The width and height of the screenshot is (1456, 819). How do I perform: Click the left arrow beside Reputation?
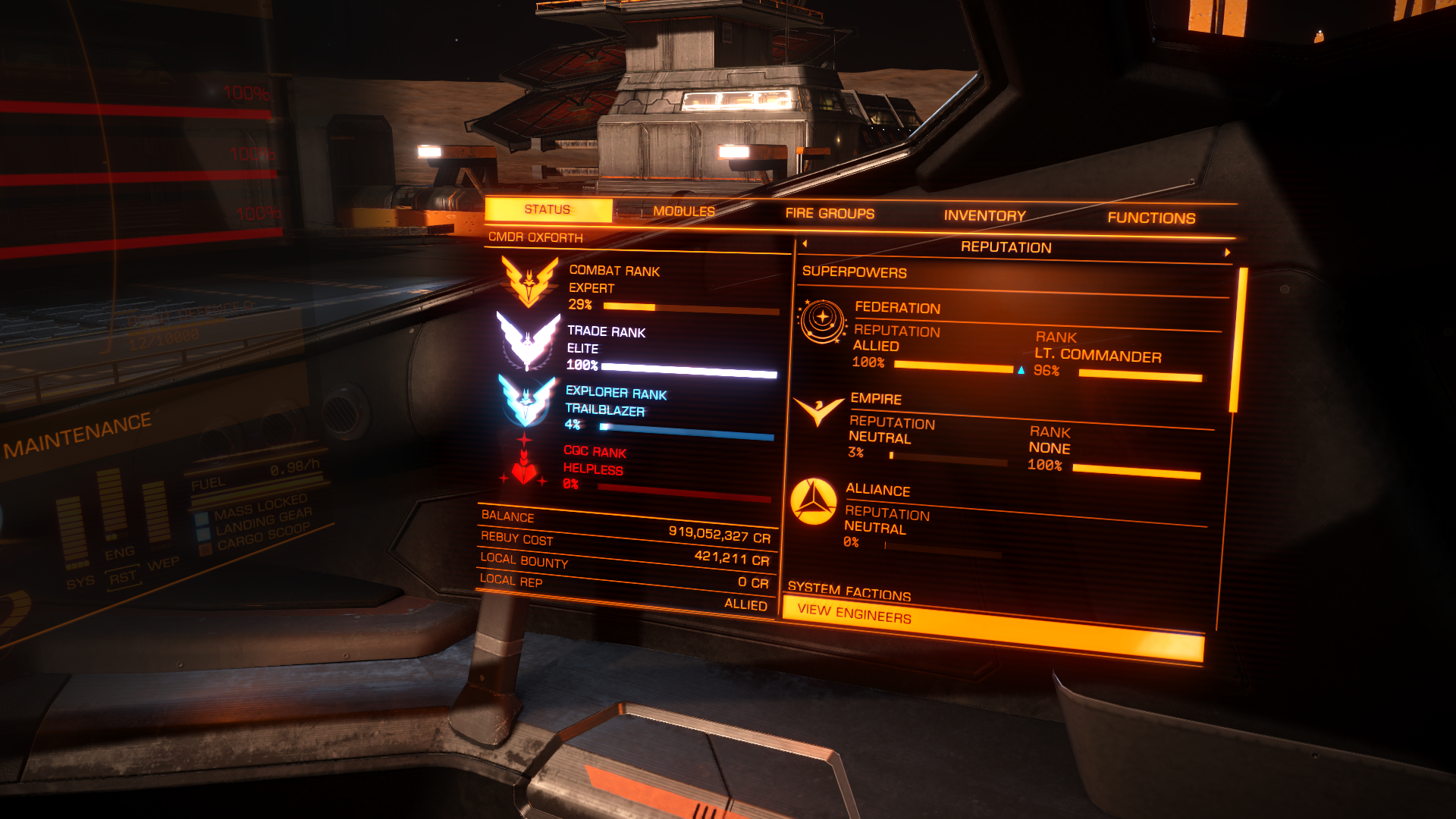point(805,243)
